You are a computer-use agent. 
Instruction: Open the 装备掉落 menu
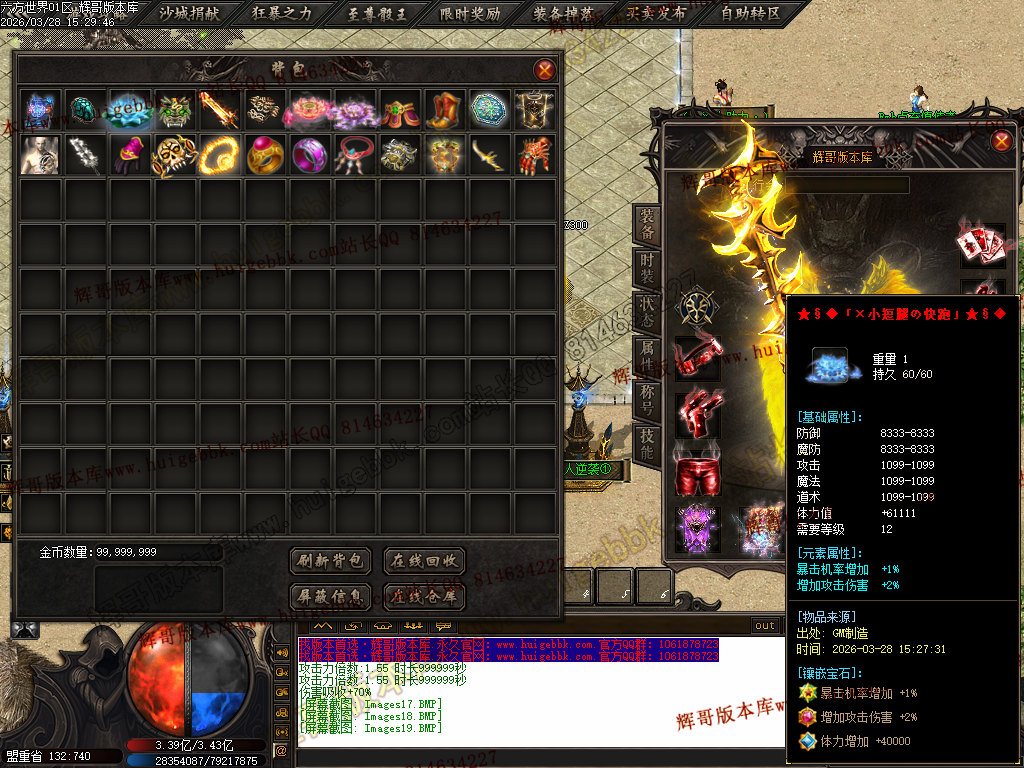(564, 14)
